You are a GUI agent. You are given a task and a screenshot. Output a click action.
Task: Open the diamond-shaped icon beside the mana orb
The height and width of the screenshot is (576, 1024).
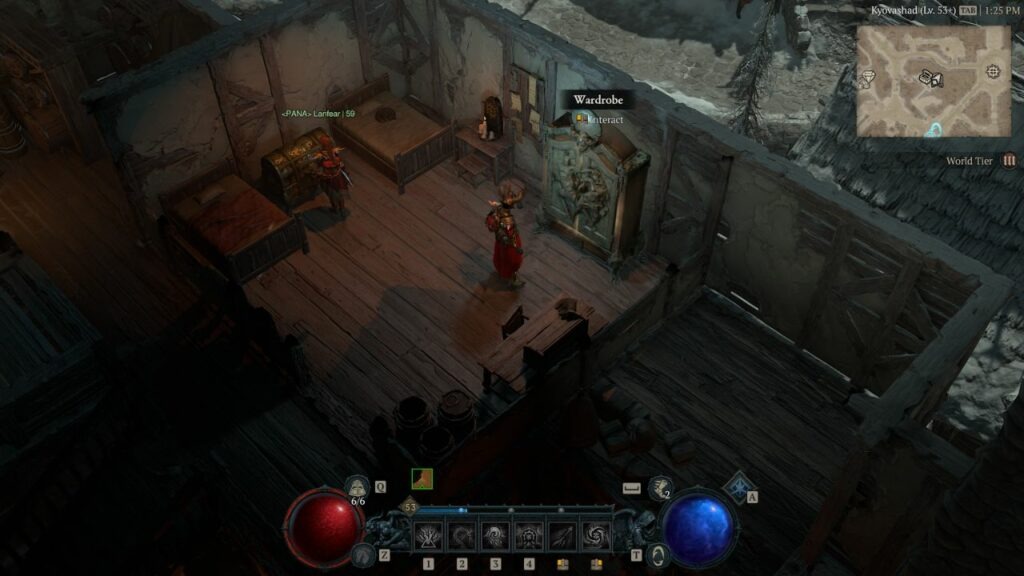(739, 487)
